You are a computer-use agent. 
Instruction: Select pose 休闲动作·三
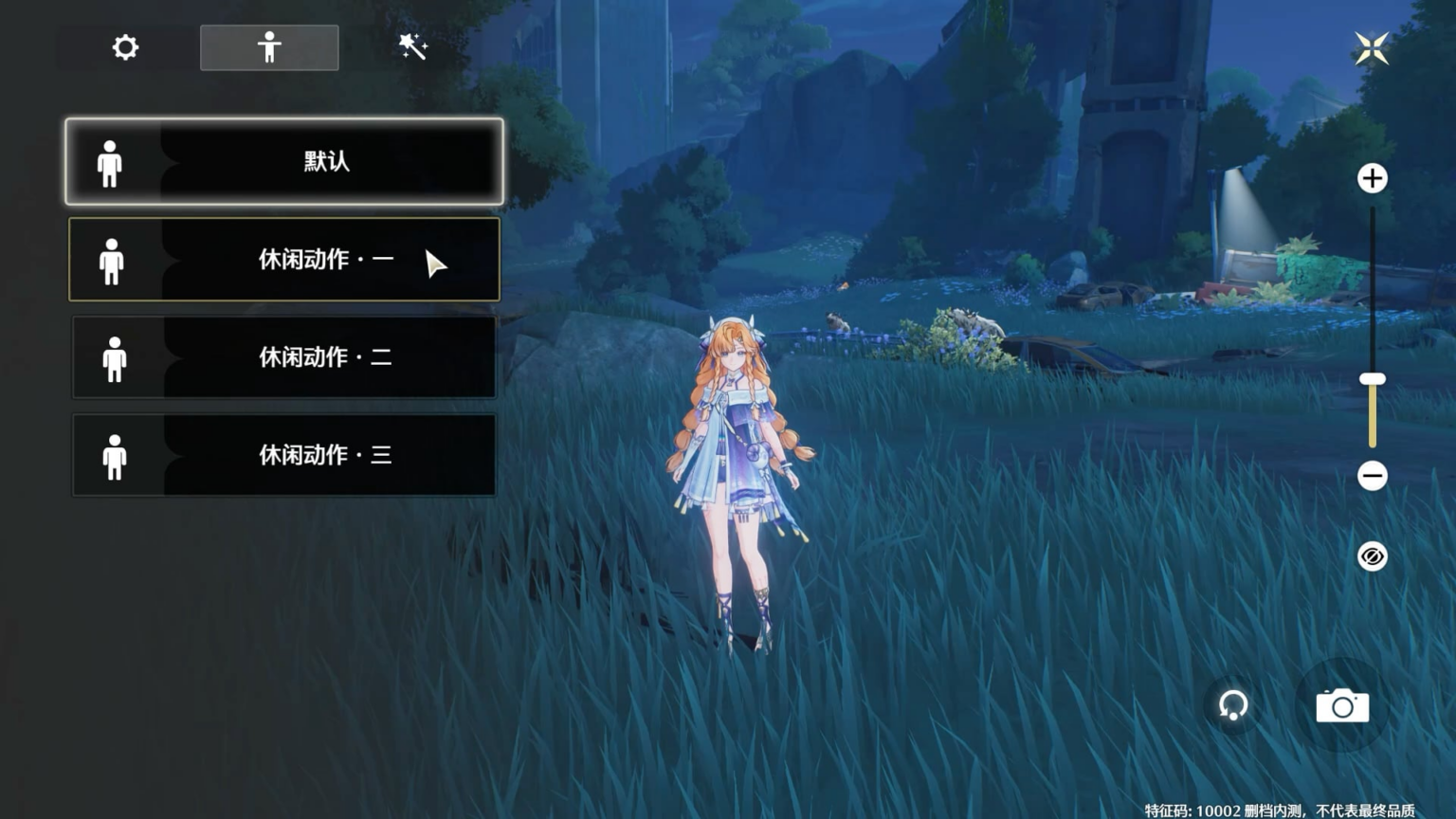click(x=284, y=455)
